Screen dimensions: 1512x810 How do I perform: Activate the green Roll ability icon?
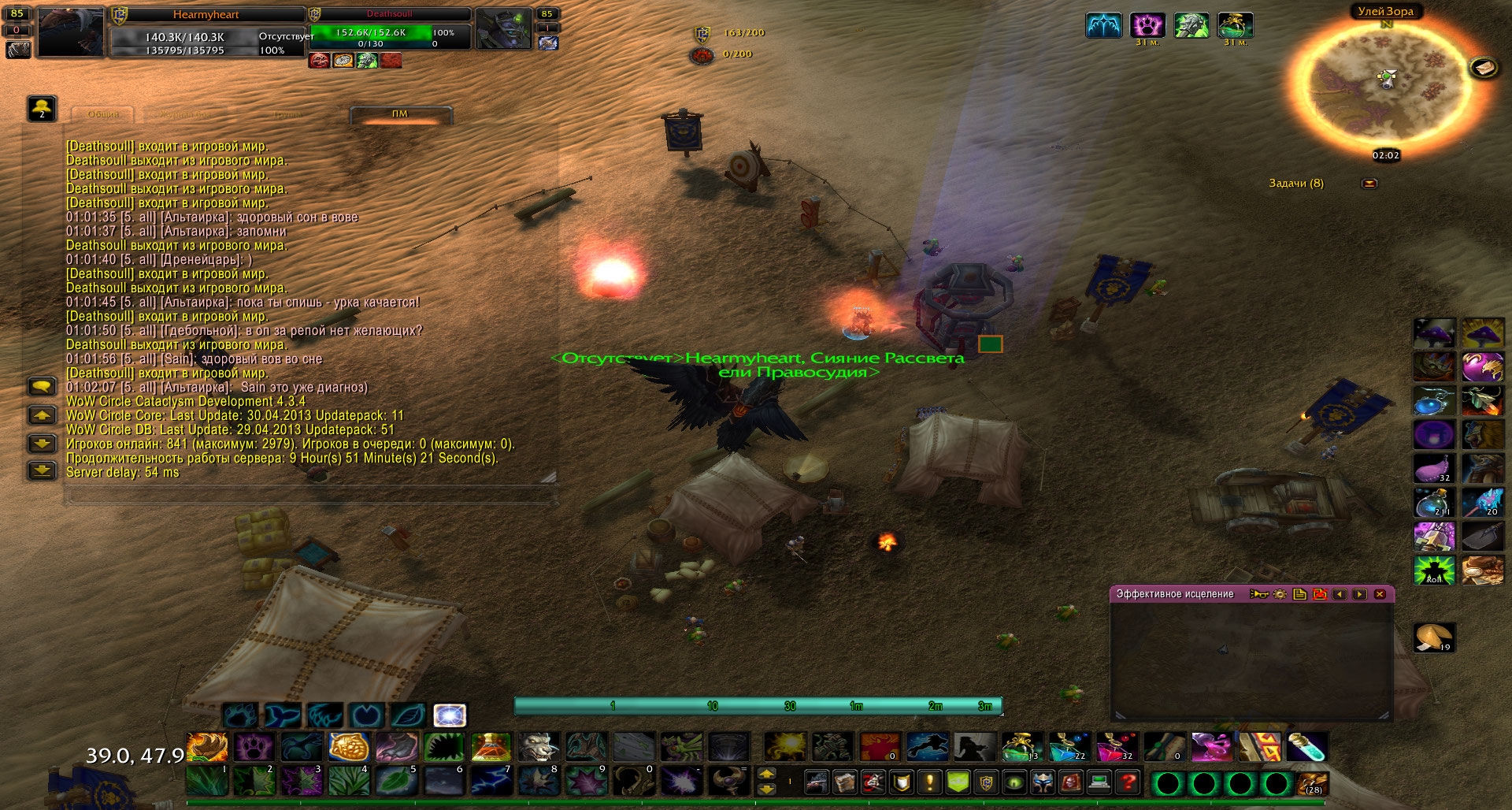click(1434, 570)
